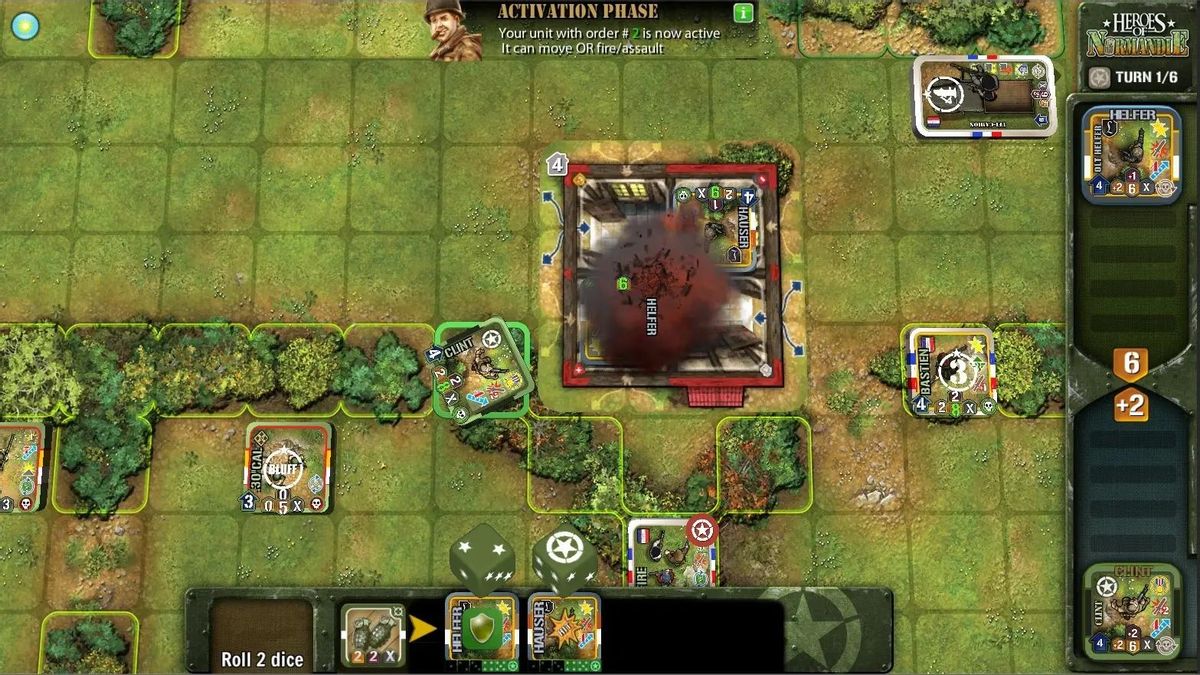Select the vehicle unit with order 4
1200x675 pixels.
pyautogui.click(x=984, y=96)
